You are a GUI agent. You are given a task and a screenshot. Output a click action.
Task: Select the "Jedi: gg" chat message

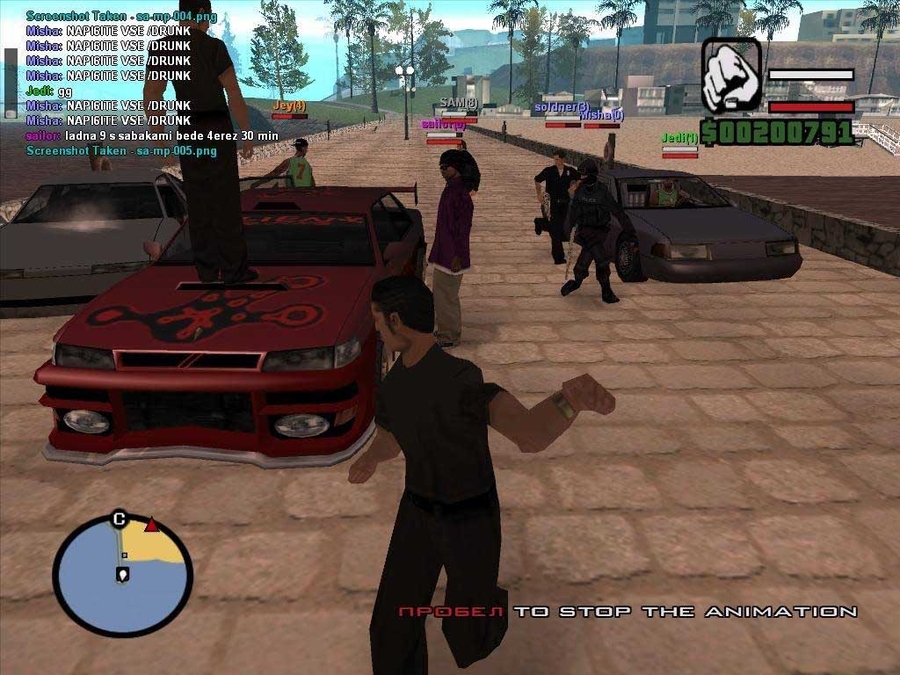(x=49, y=90)
